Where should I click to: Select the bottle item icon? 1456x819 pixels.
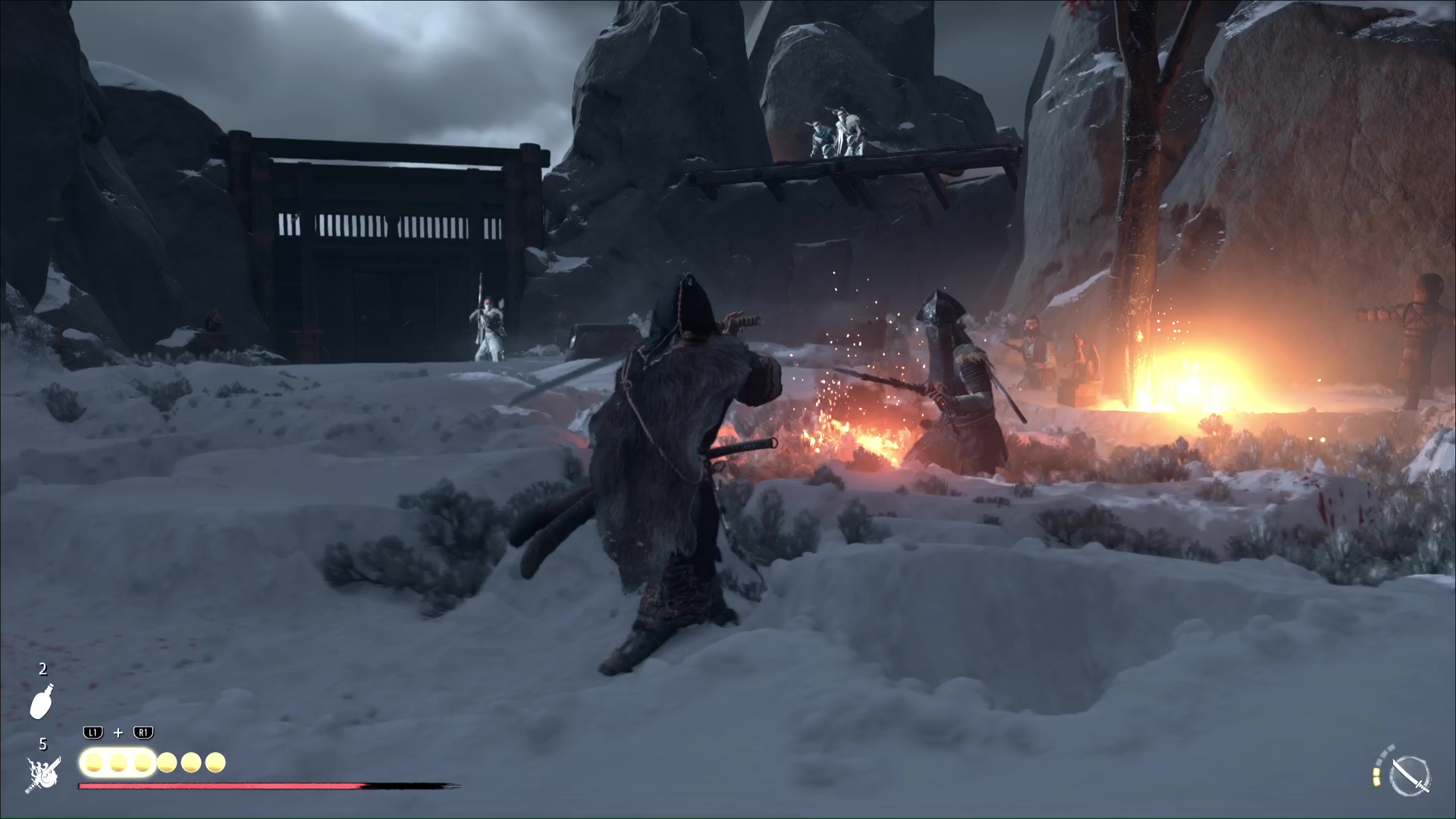click(x=42, y=701)
